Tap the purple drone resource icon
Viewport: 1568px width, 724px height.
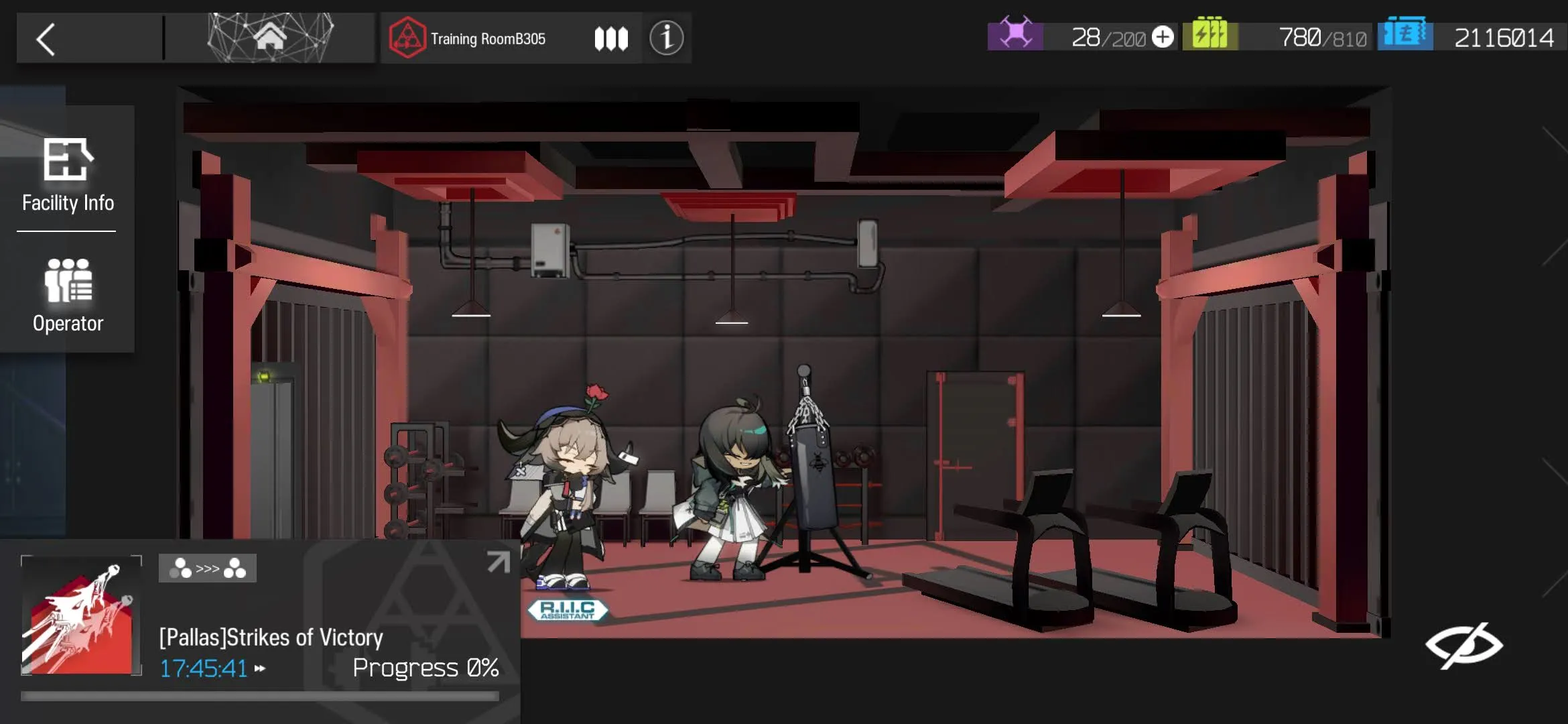[x=1015, y=35]
